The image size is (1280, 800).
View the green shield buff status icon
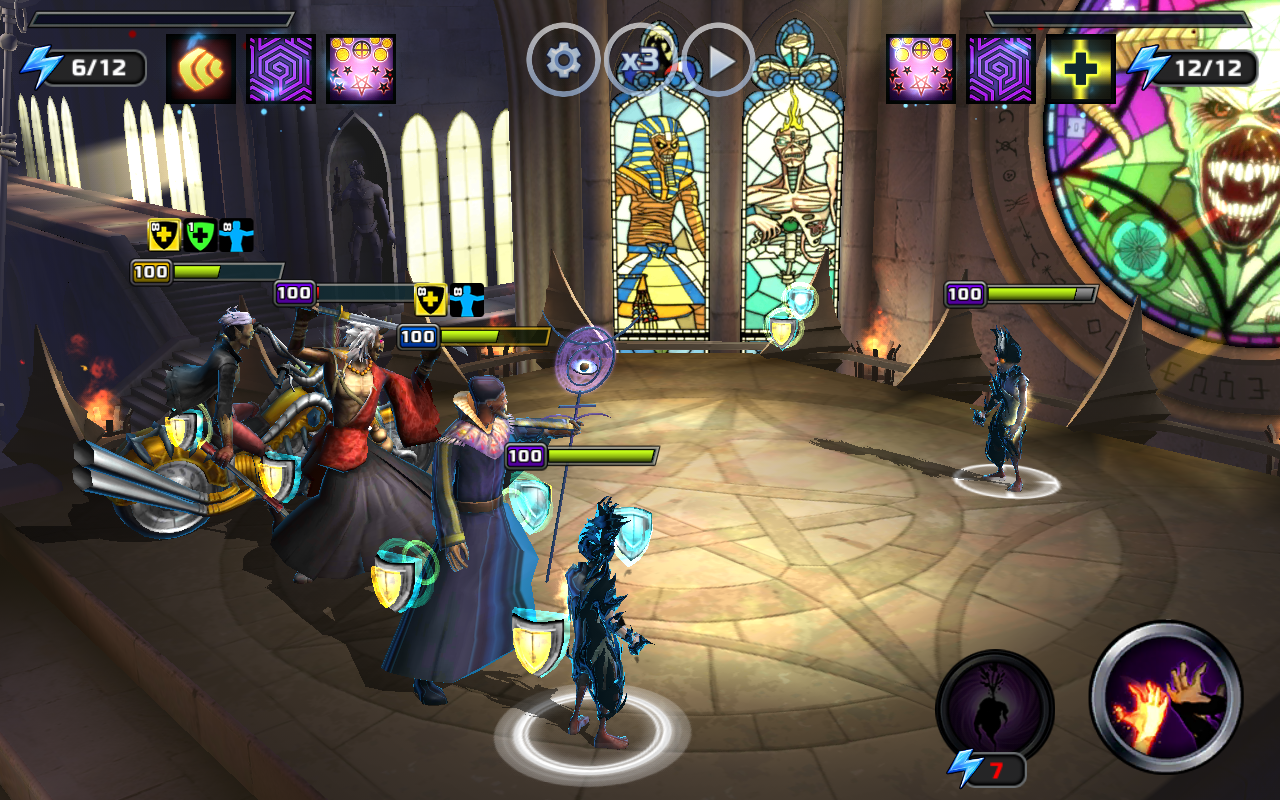coord(201,236)
